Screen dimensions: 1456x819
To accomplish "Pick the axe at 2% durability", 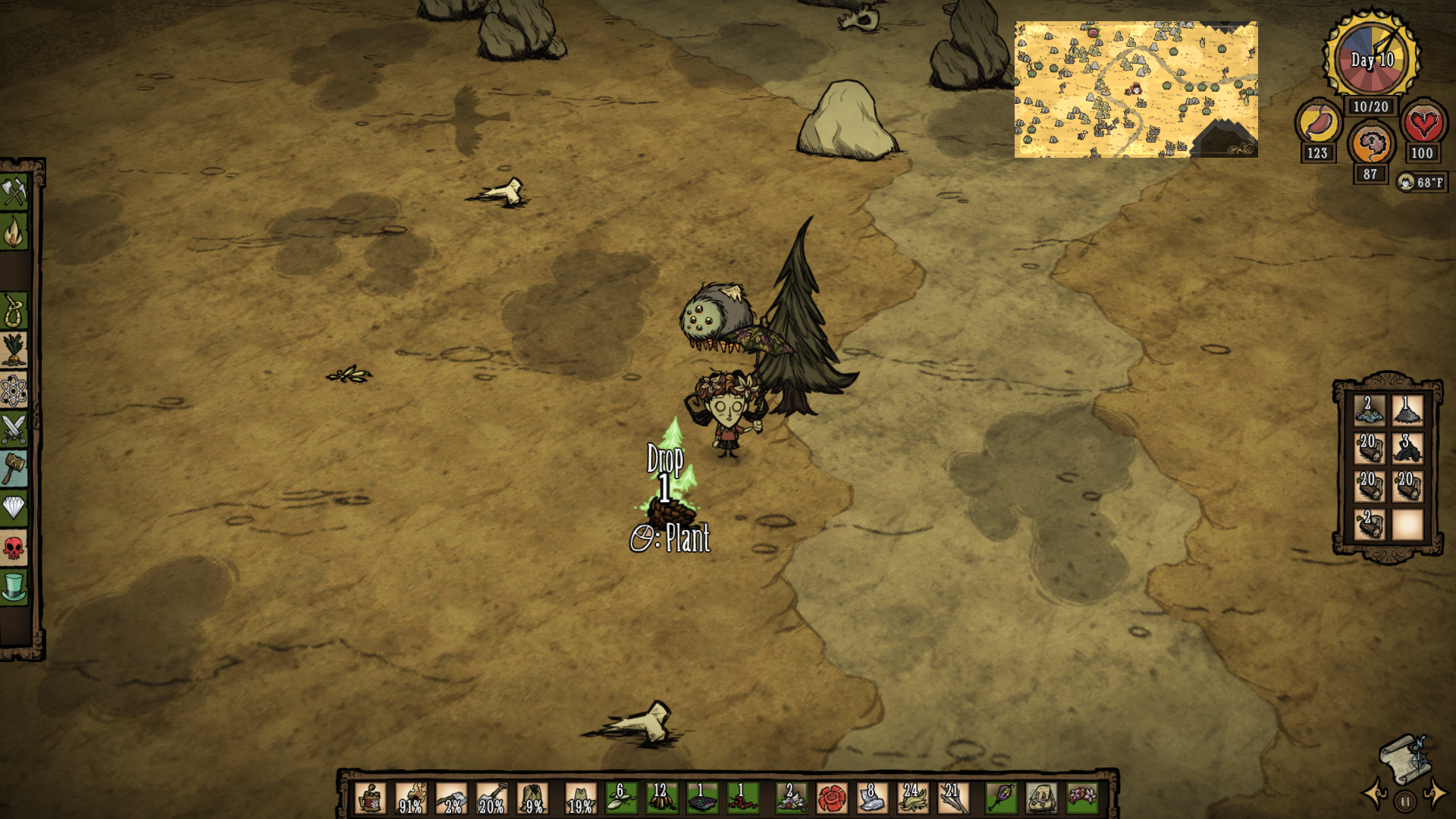I will point(452,799).
